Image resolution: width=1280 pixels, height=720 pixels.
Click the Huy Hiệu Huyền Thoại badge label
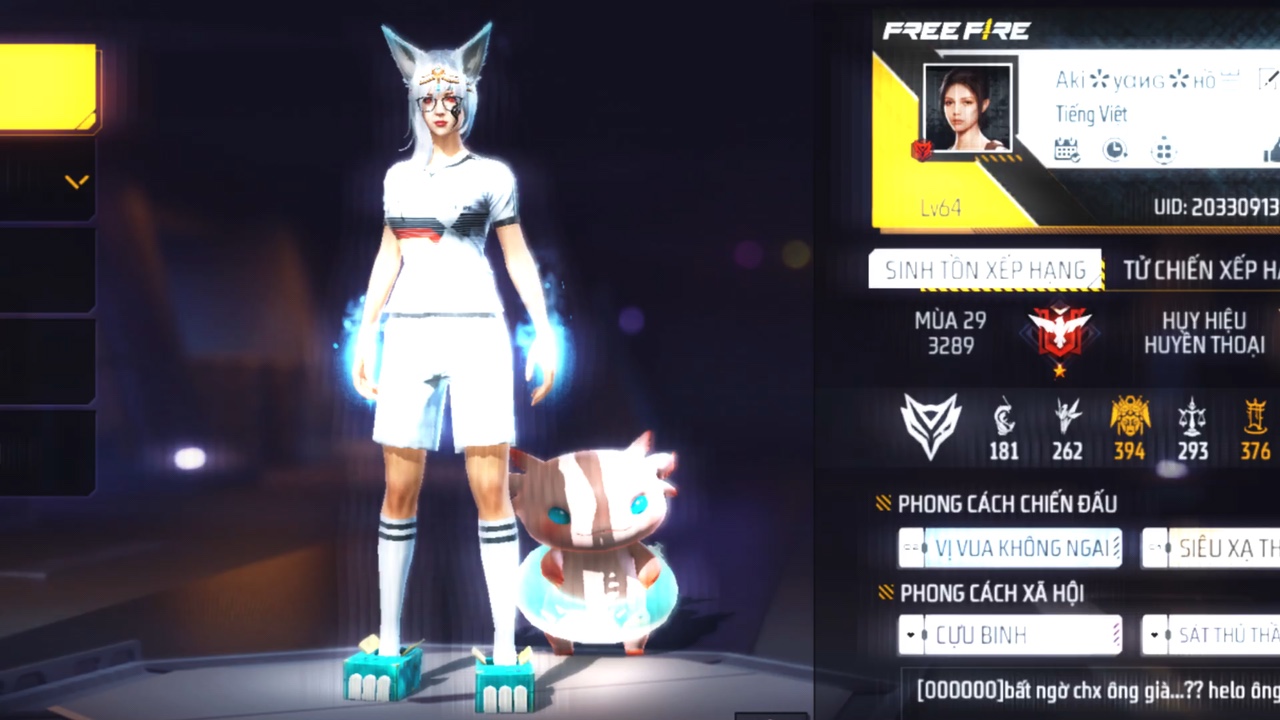coord(1204,332)
